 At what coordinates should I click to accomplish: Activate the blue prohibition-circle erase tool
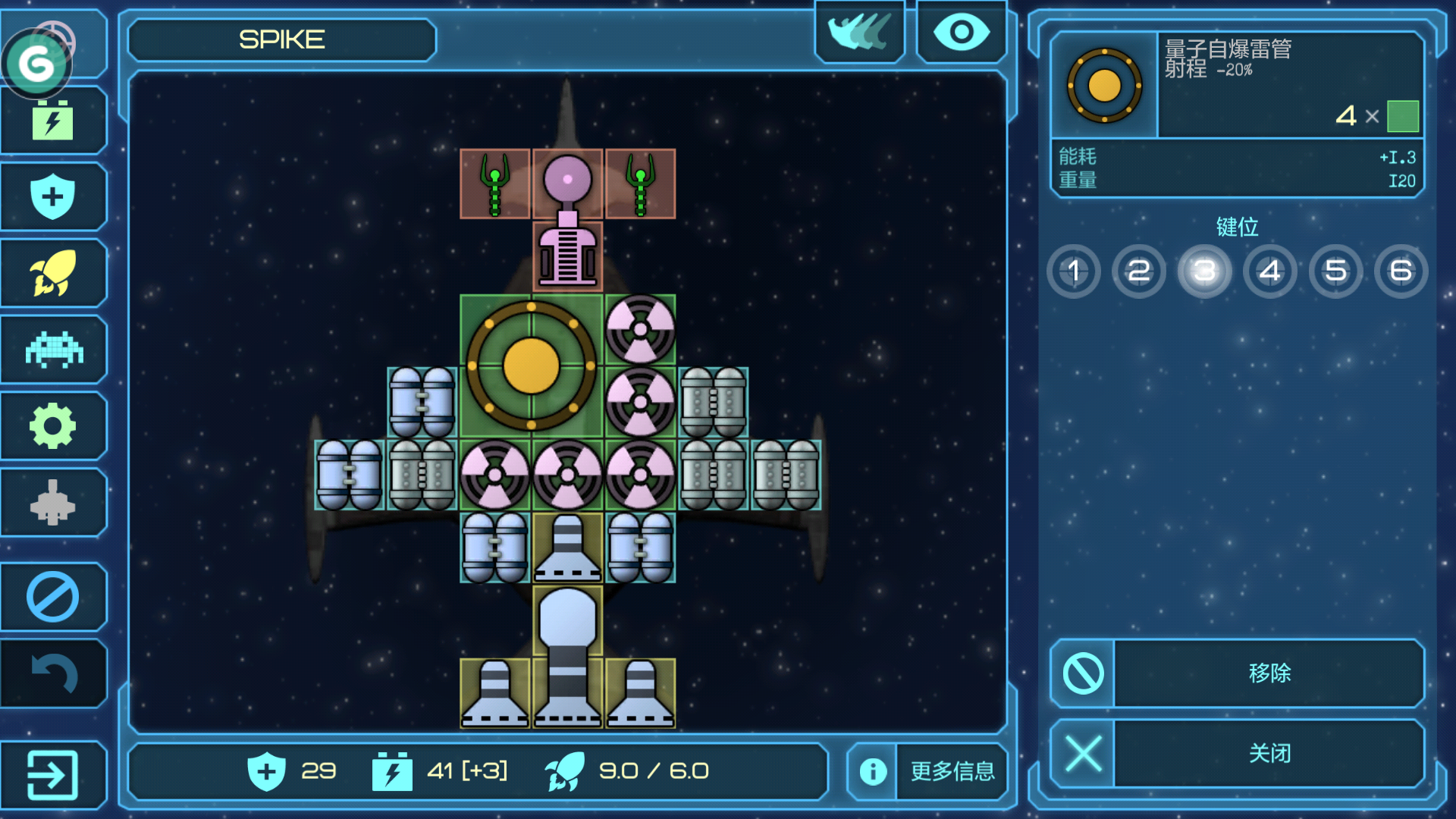[52, 597]
